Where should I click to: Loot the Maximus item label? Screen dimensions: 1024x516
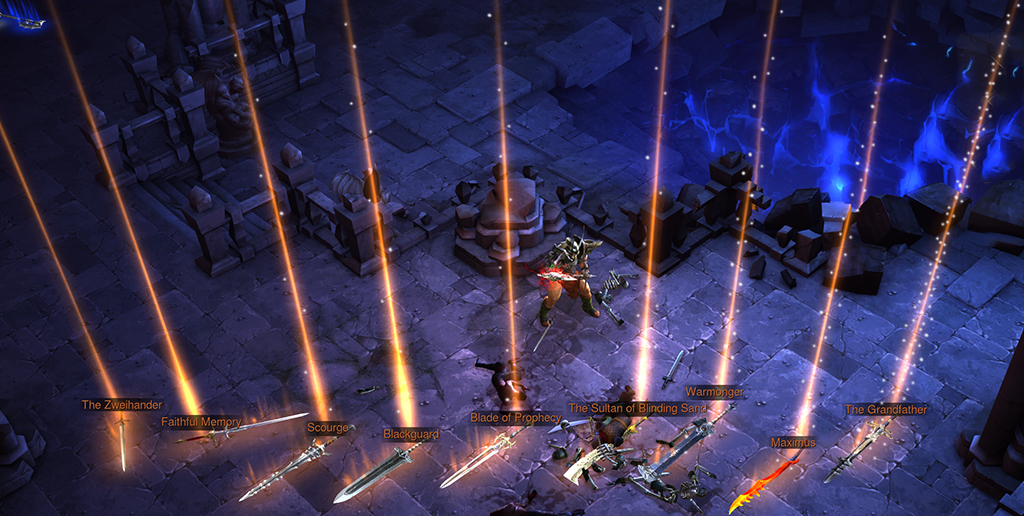click(x=793, y=442)
